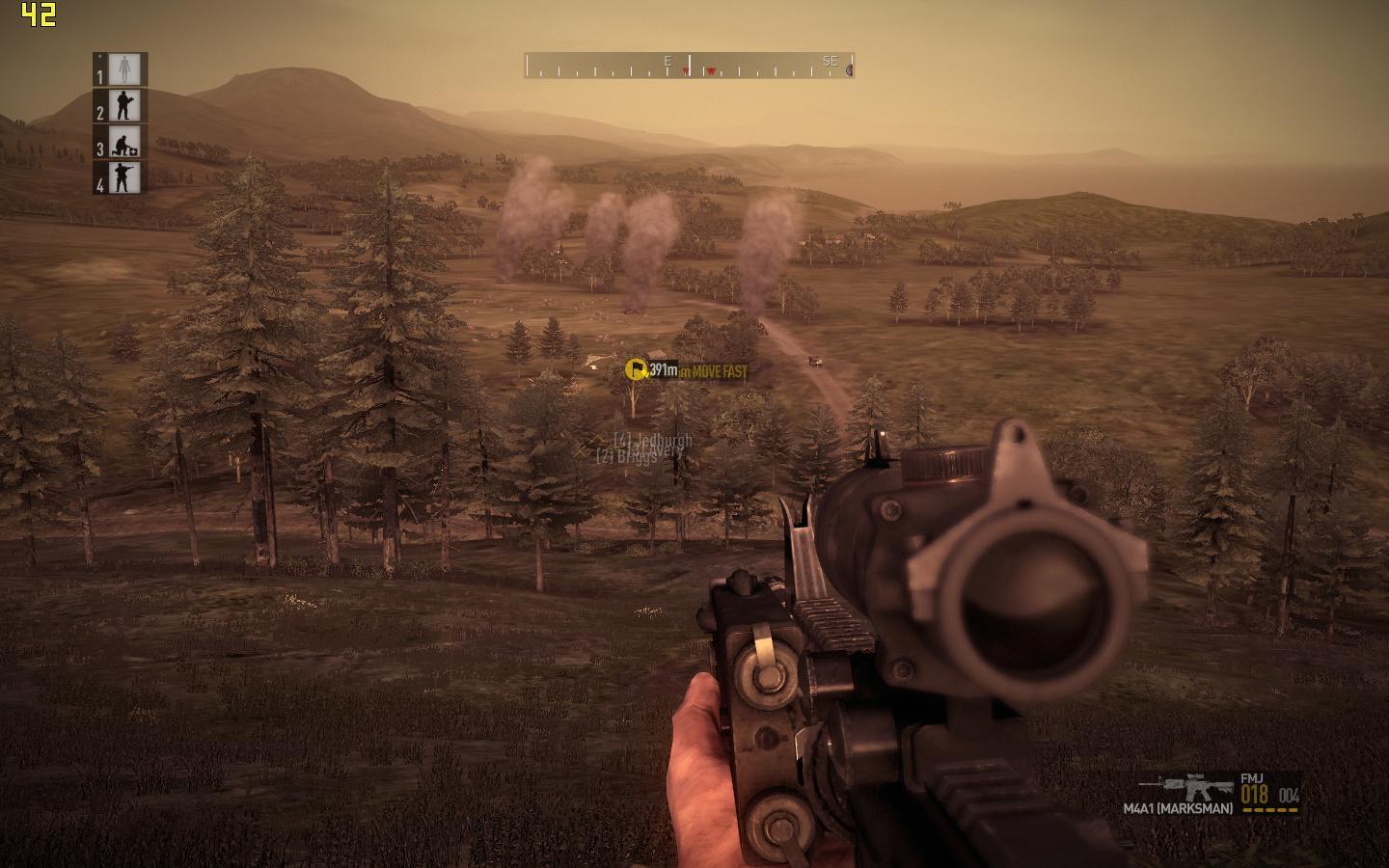Select the yellow flag waypoint marker
Screen dimensions: 1389x868
[637, 369]
